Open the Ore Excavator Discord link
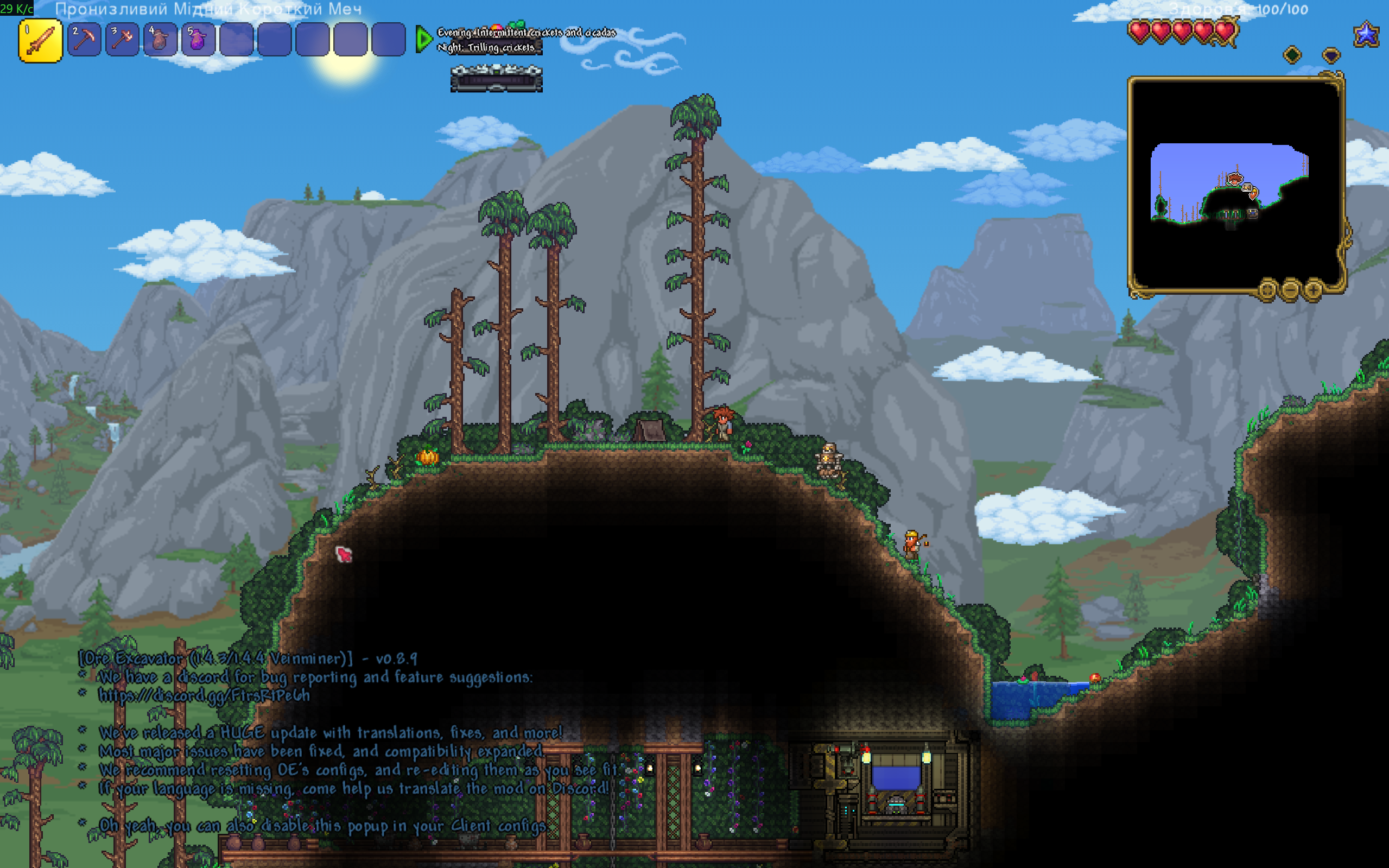 204,696
